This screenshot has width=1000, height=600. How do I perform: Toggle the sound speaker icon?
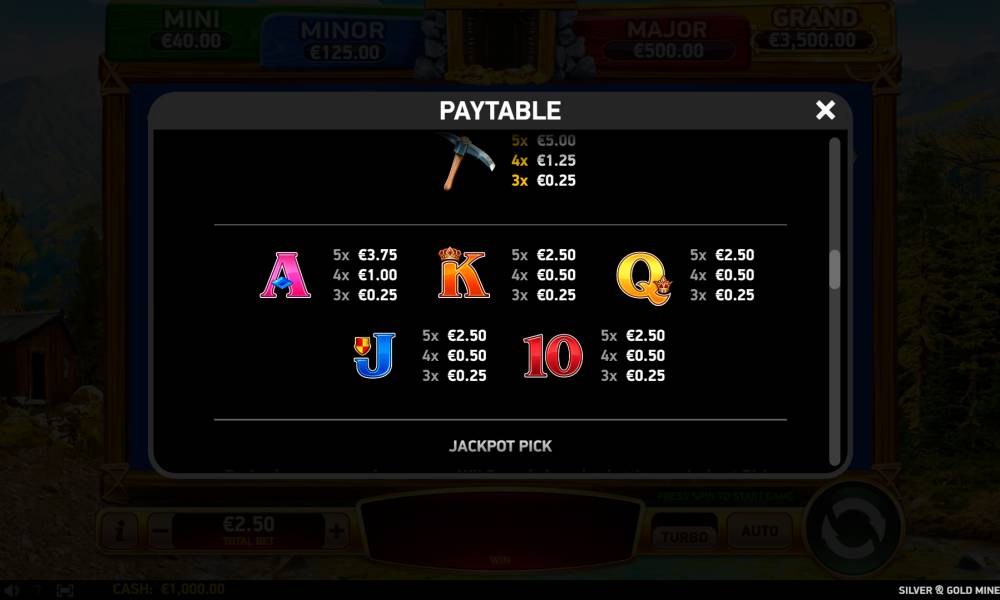click(x=12, y=590)
